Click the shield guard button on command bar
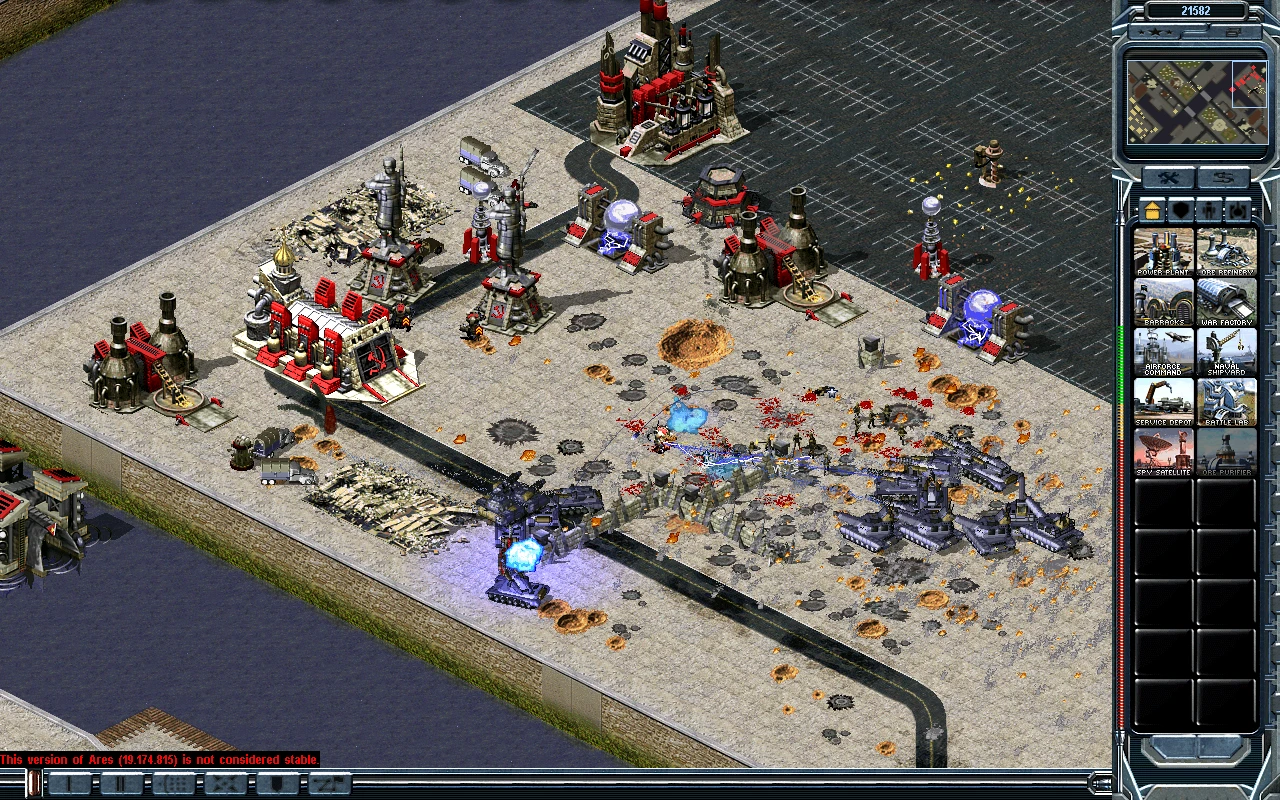 pyautogui.click(x=278, y=784)
